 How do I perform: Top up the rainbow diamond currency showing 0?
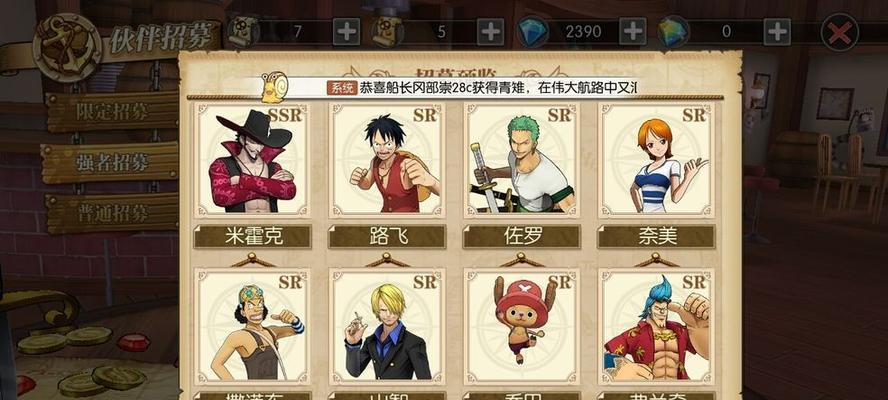click(776, 31)
